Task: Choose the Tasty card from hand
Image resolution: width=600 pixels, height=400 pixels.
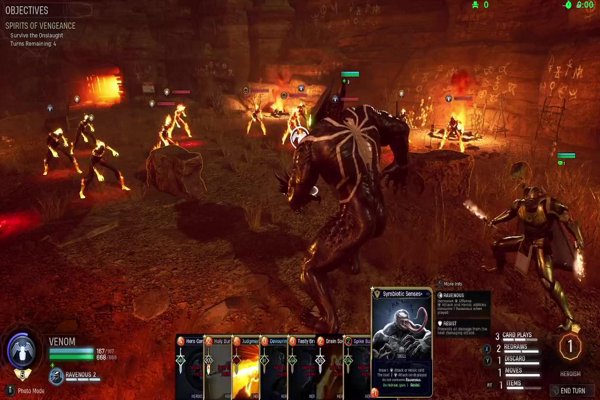Action: [301, 366]
